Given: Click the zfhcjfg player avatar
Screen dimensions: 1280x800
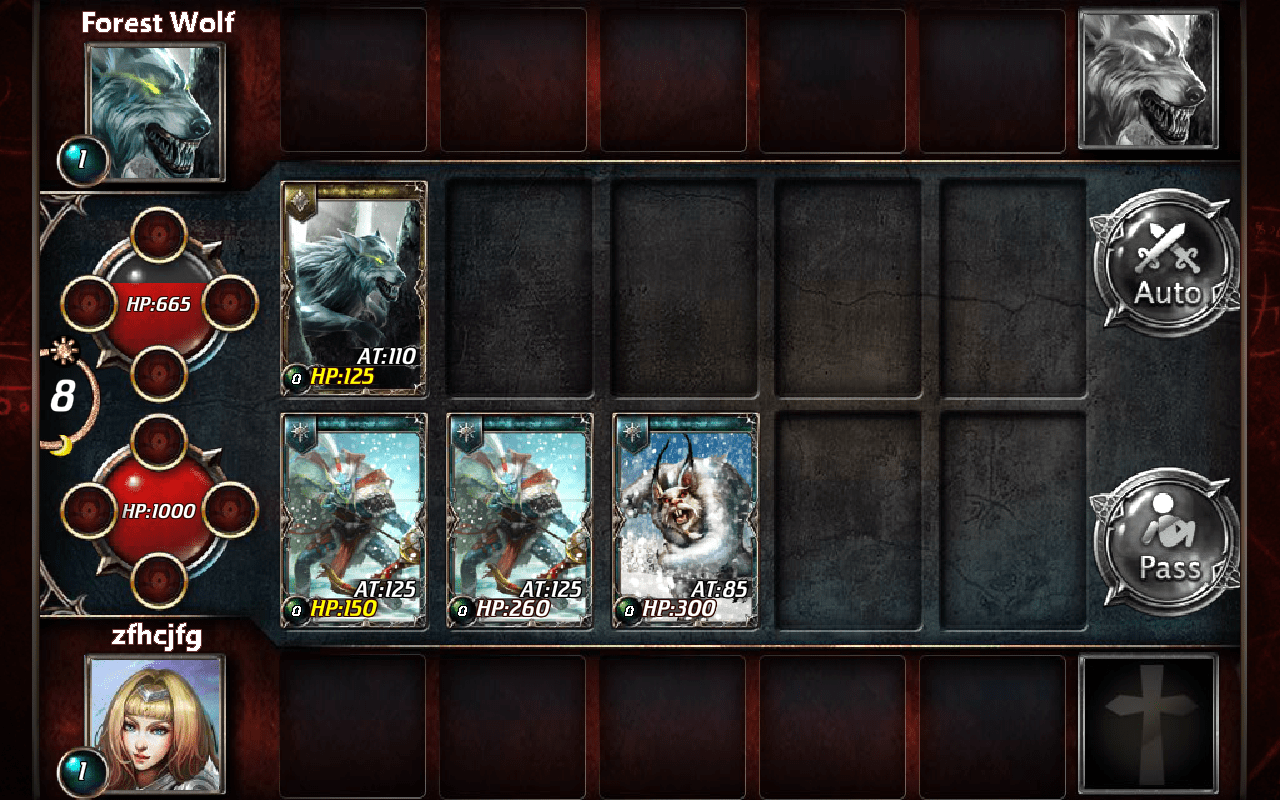Looking at the screenshot, I should (155, 720).
